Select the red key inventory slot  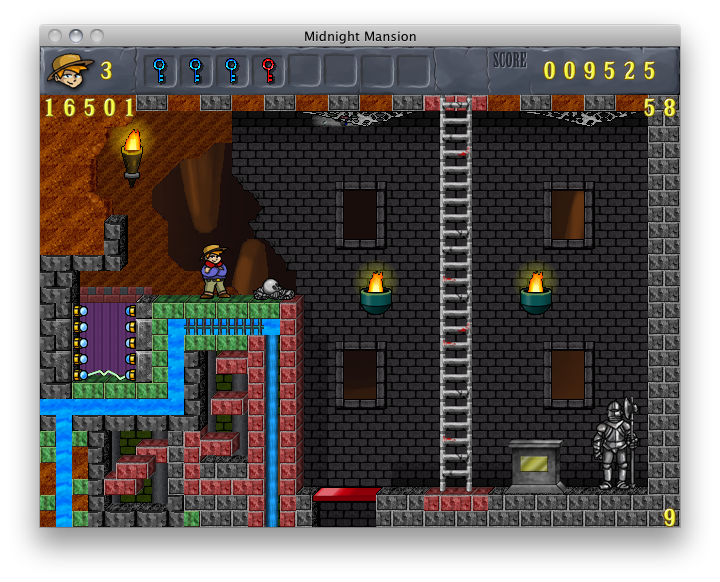(268, 71)
